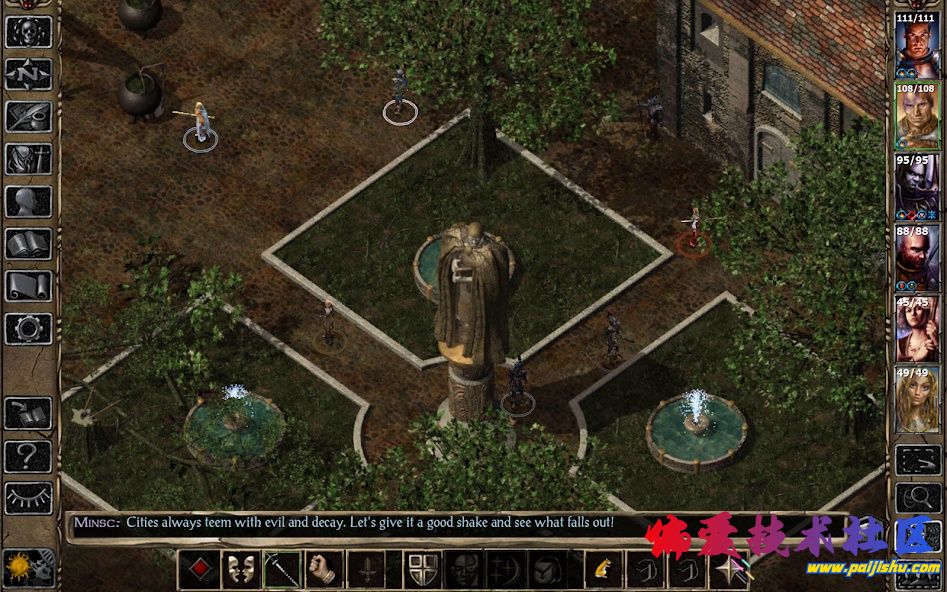Open the inventory screen button
Image resolution: width=947 pixels, height=592 pixels.
[28, 159]
